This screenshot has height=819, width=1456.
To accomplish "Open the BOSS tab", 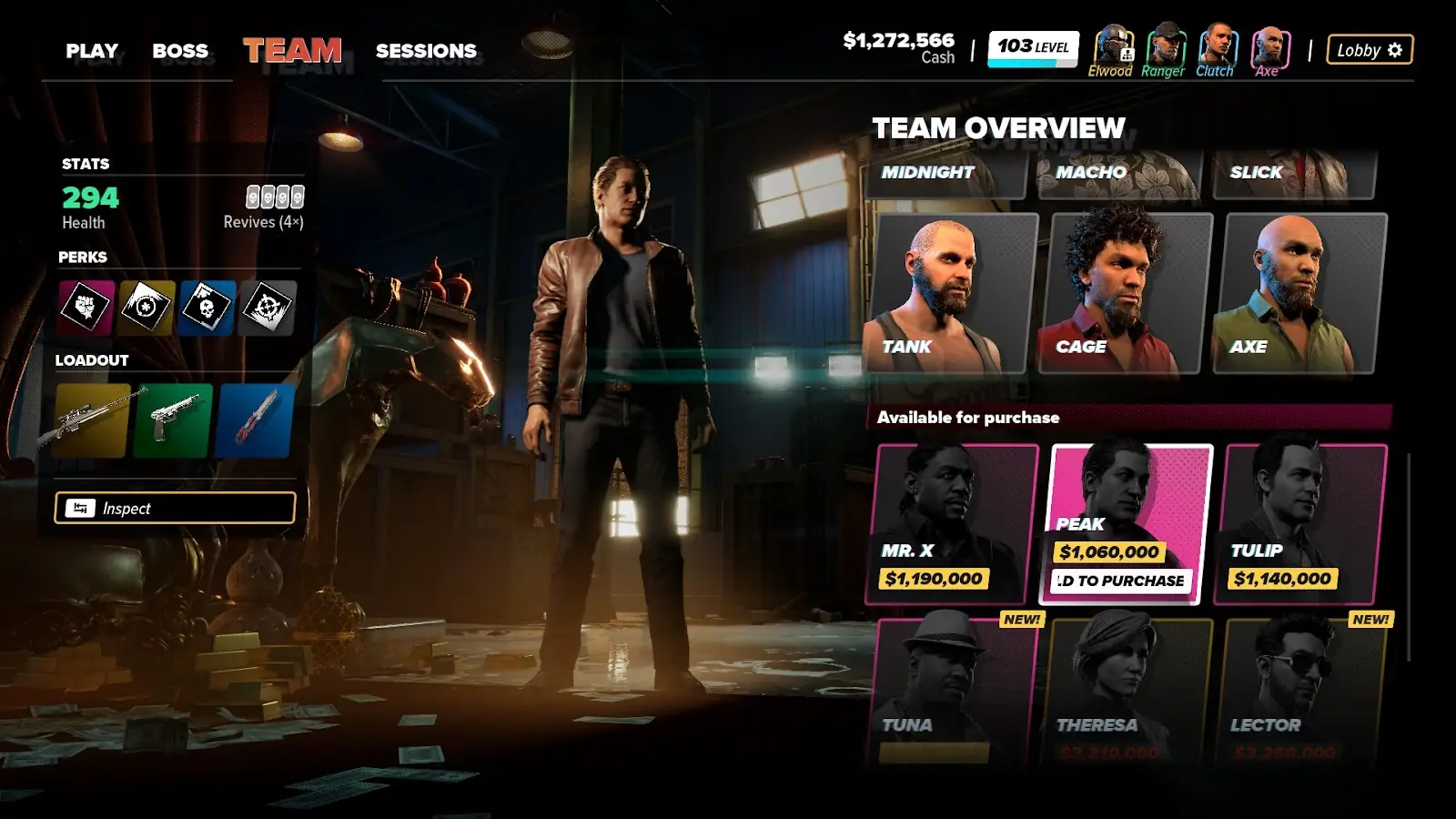I will (180, 51).
